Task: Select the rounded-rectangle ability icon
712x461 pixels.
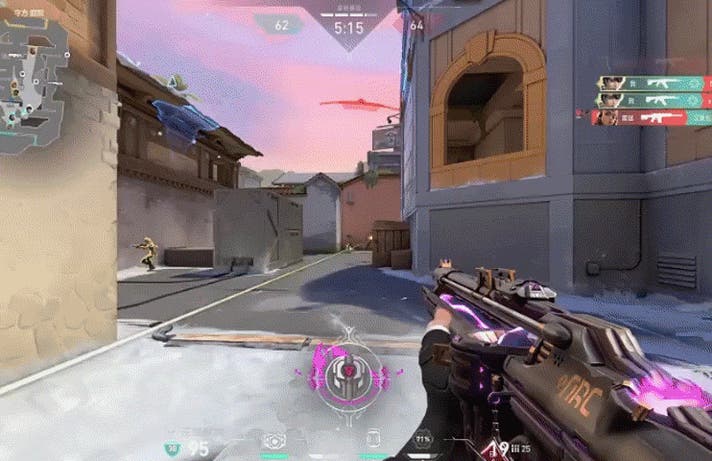Action: (x=373, y=439)
